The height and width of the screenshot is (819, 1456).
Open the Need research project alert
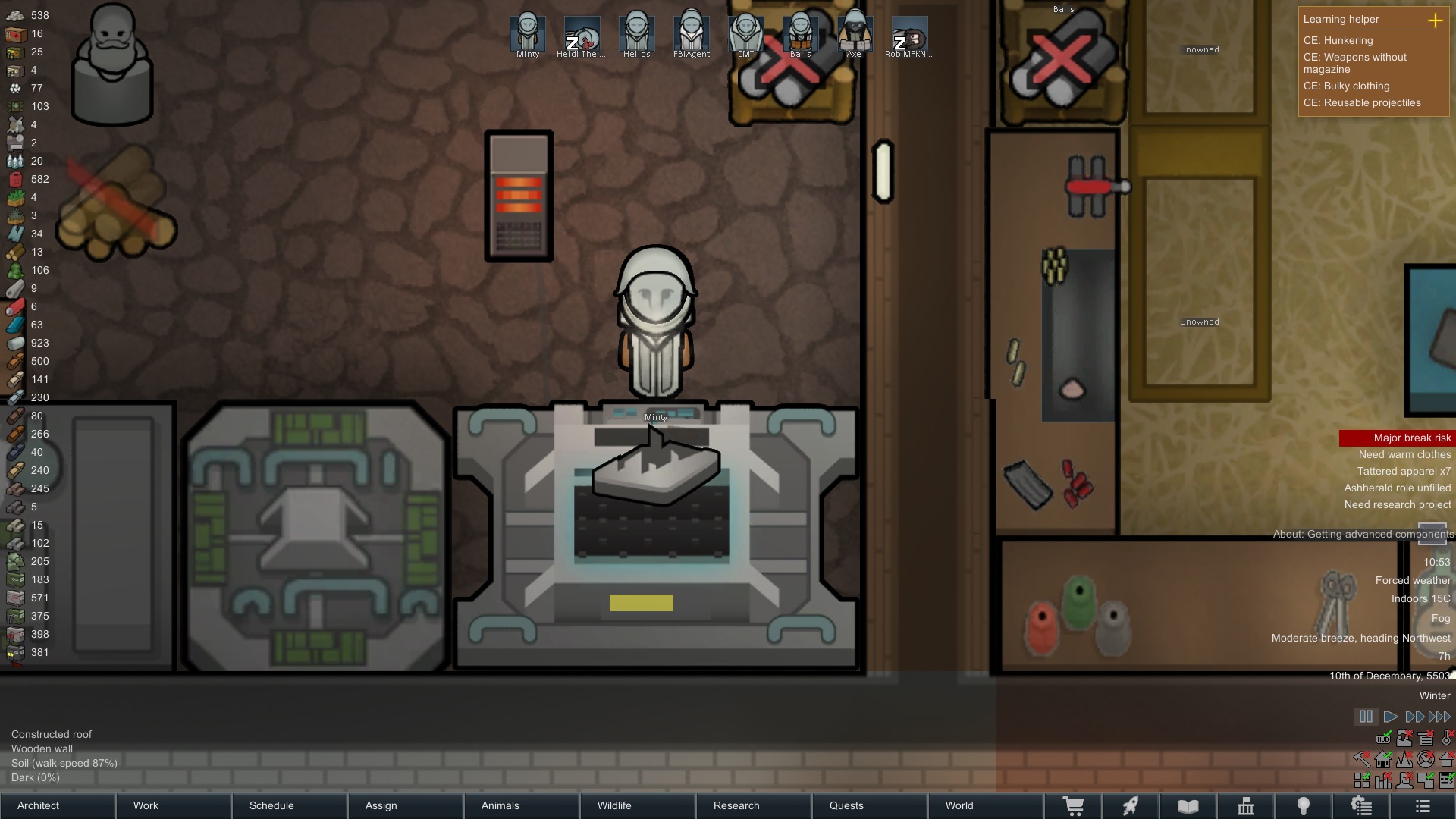1397,505
